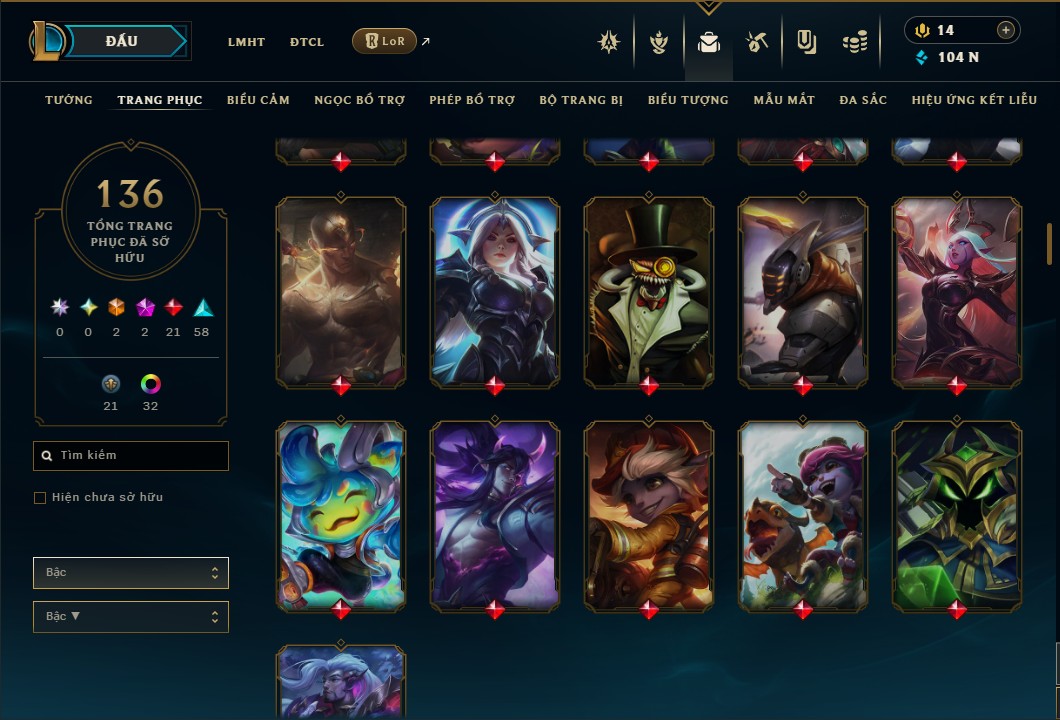Go to the BỘ TRANG BỊ tab
Image resolution: width=1060 pixels, height=720 pixels.
point(581,100)
